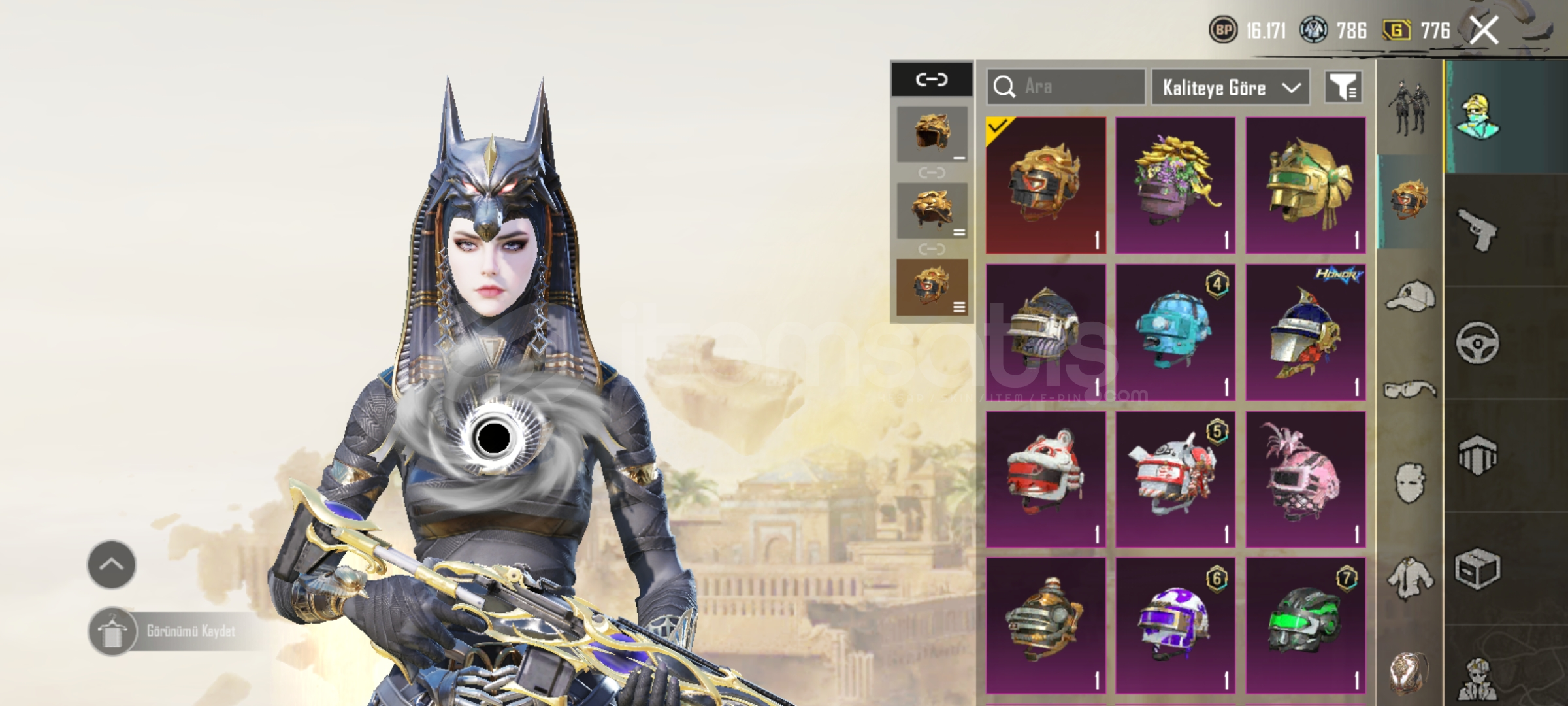Switch to the face mask category
This screenshot has height=706, width=1568.
click(1409, 484)
